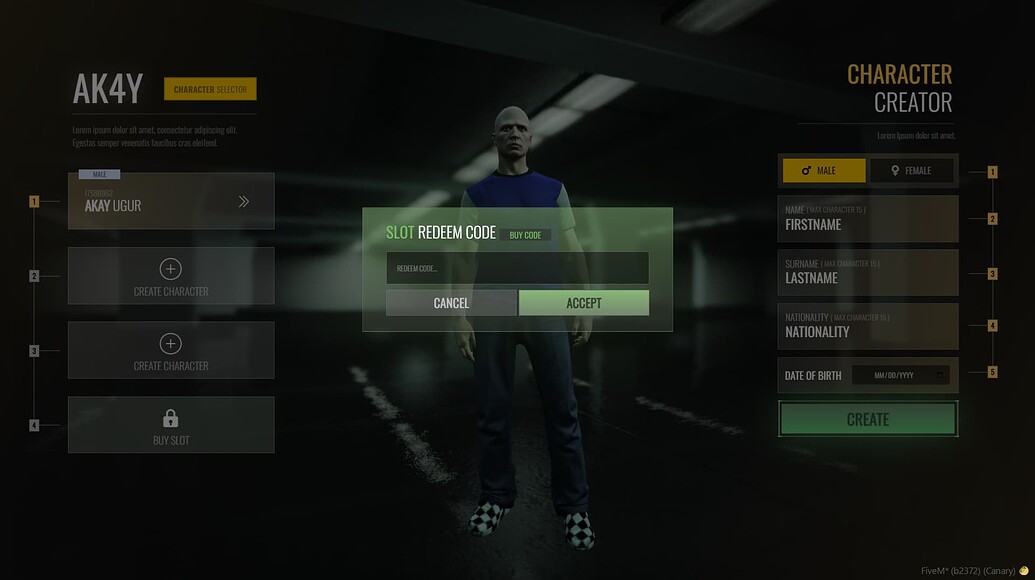Viewport: 1035px width, 580px height.
Task: Accept the slot redeem code
Action: tap(583, 303)
